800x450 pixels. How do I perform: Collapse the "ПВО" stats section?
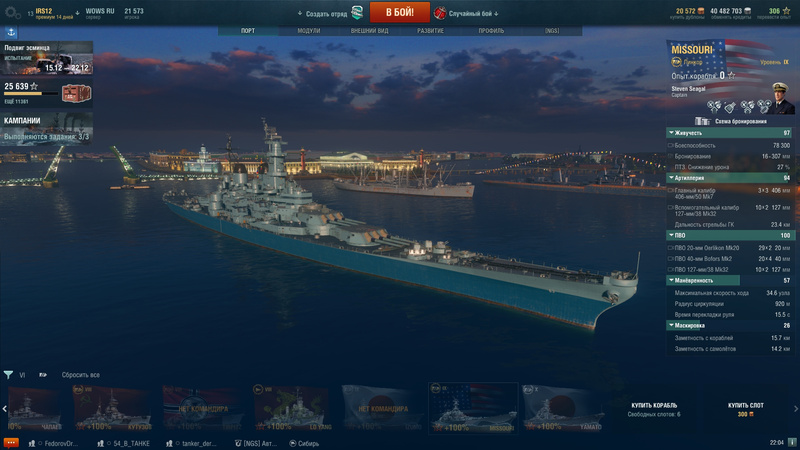point(730,235)
